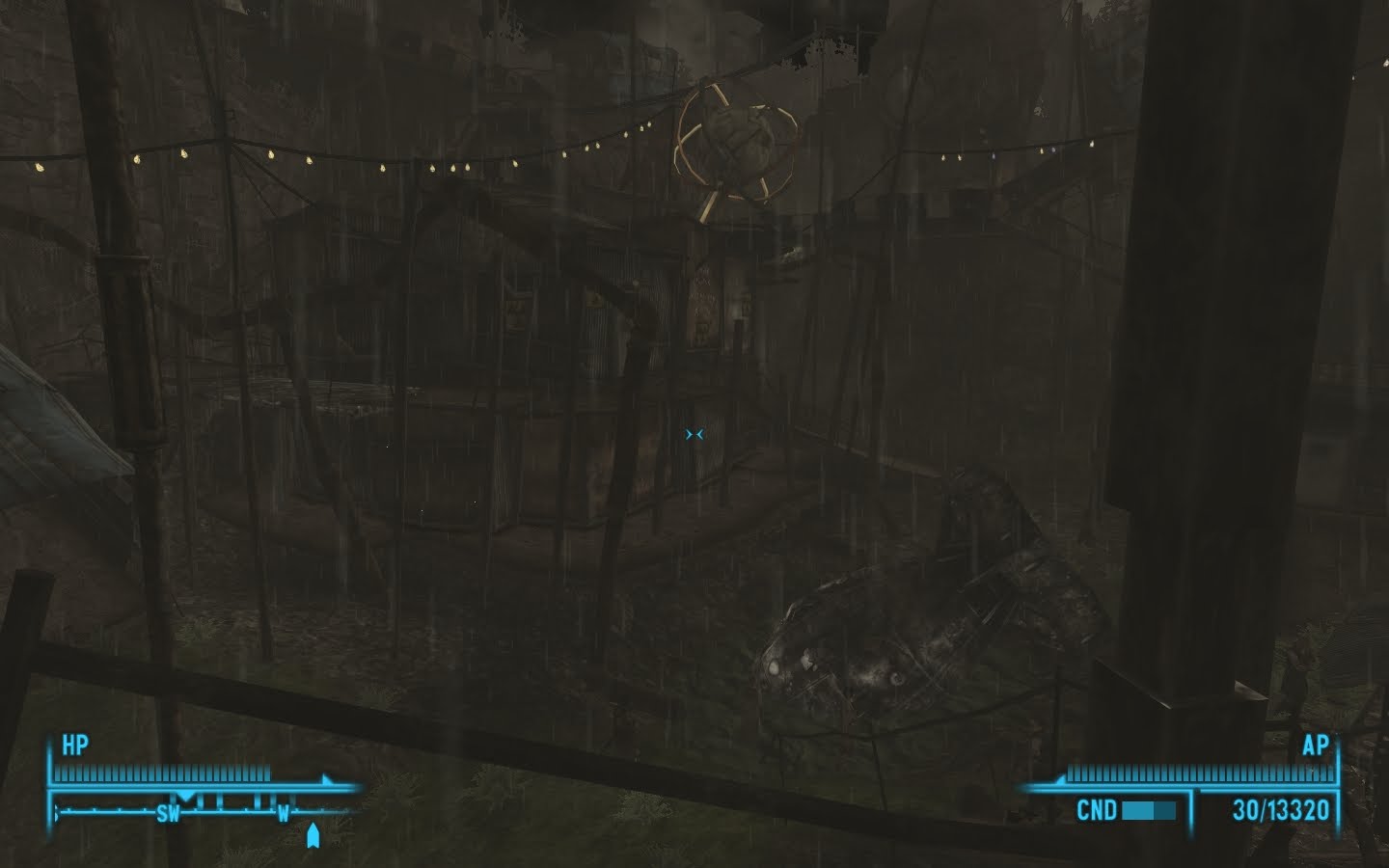This screenshot has width=1389, height=868.
Task: Click the compass arrow cap at the HP bar's end
Action: [x=324, y=780]
